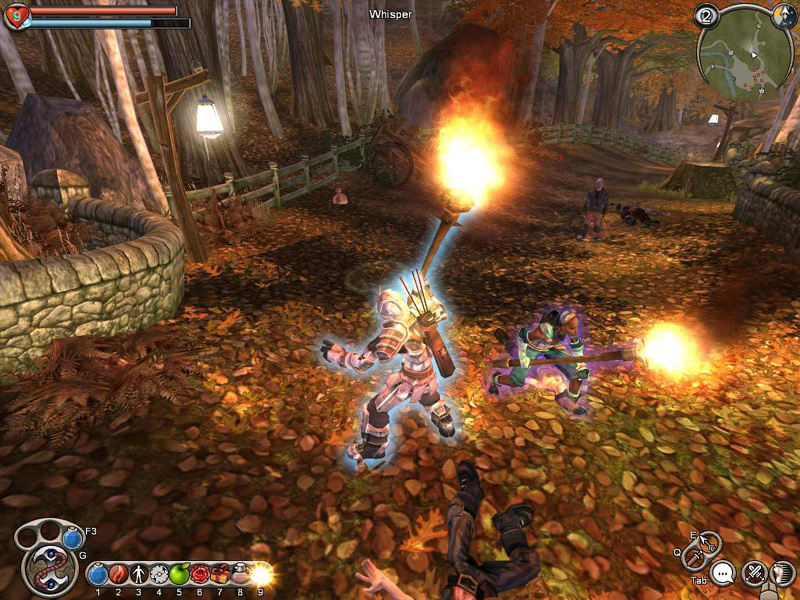This screenshot has height=600, width=800.
Task: Use the blue potion quick slot marked F3
Action: tap(71, 538)
